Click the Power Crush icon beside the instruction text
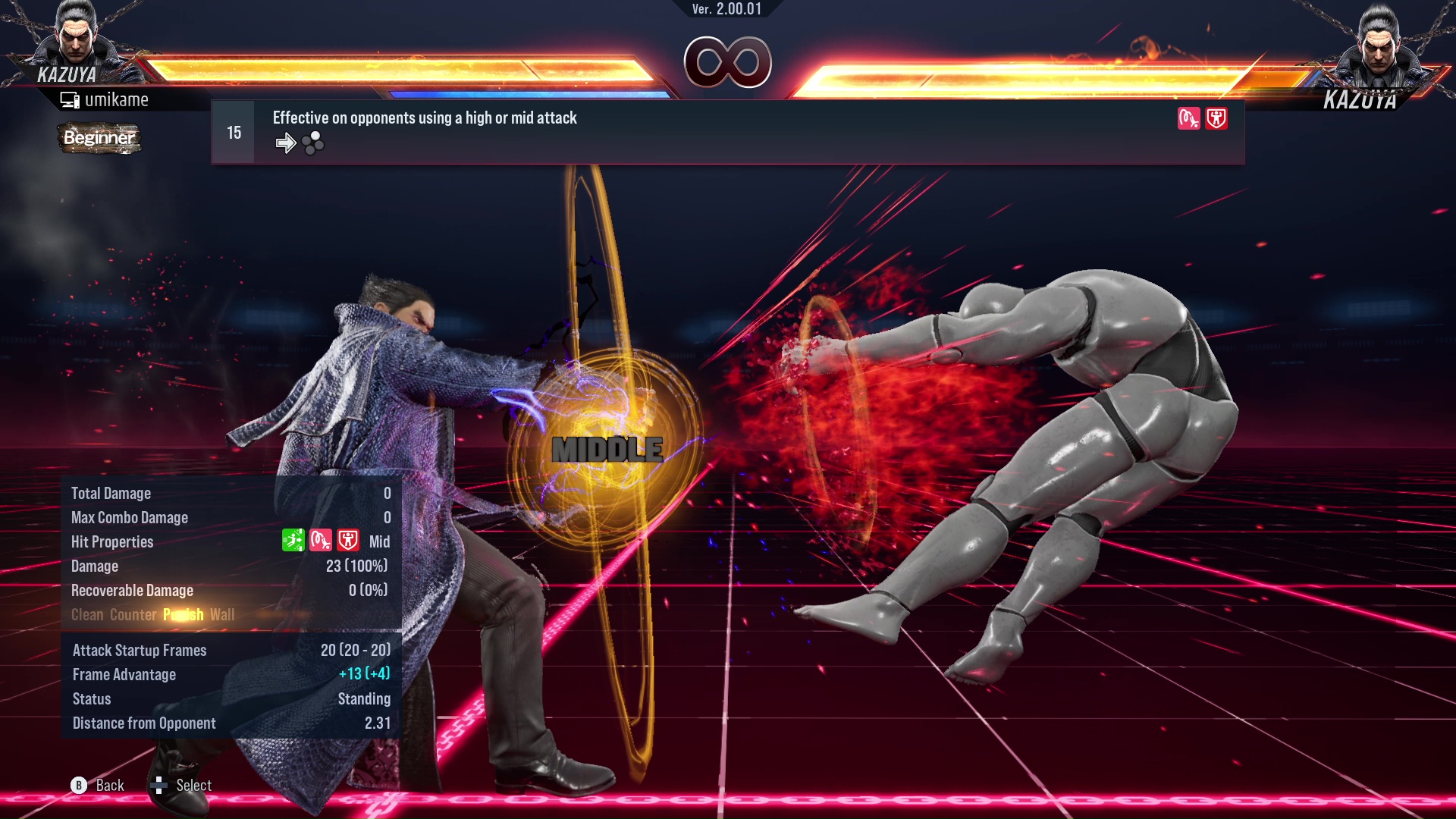1456x819 pixels. 1215,119
